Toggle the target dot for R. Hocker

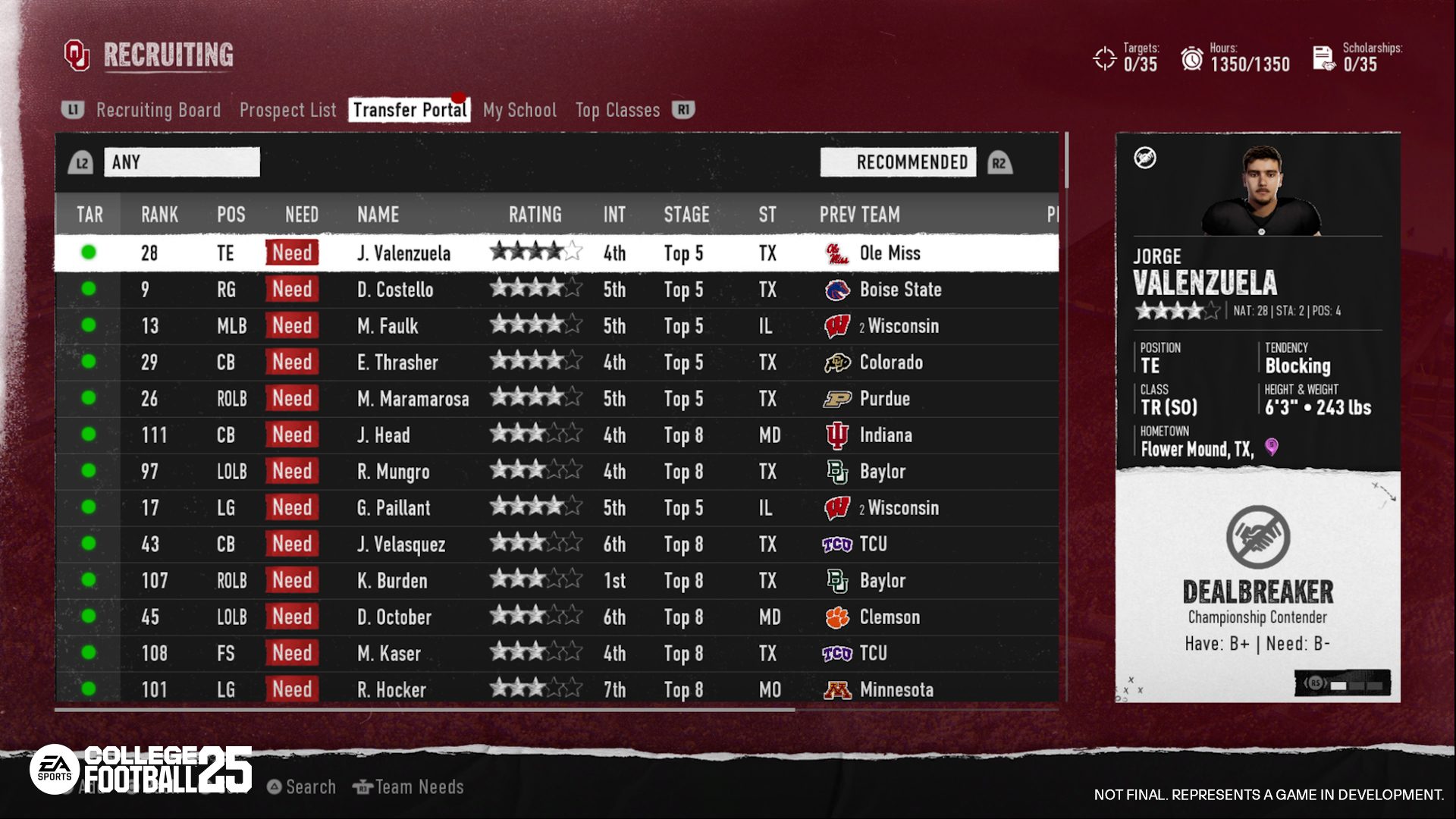coord(89,689)
